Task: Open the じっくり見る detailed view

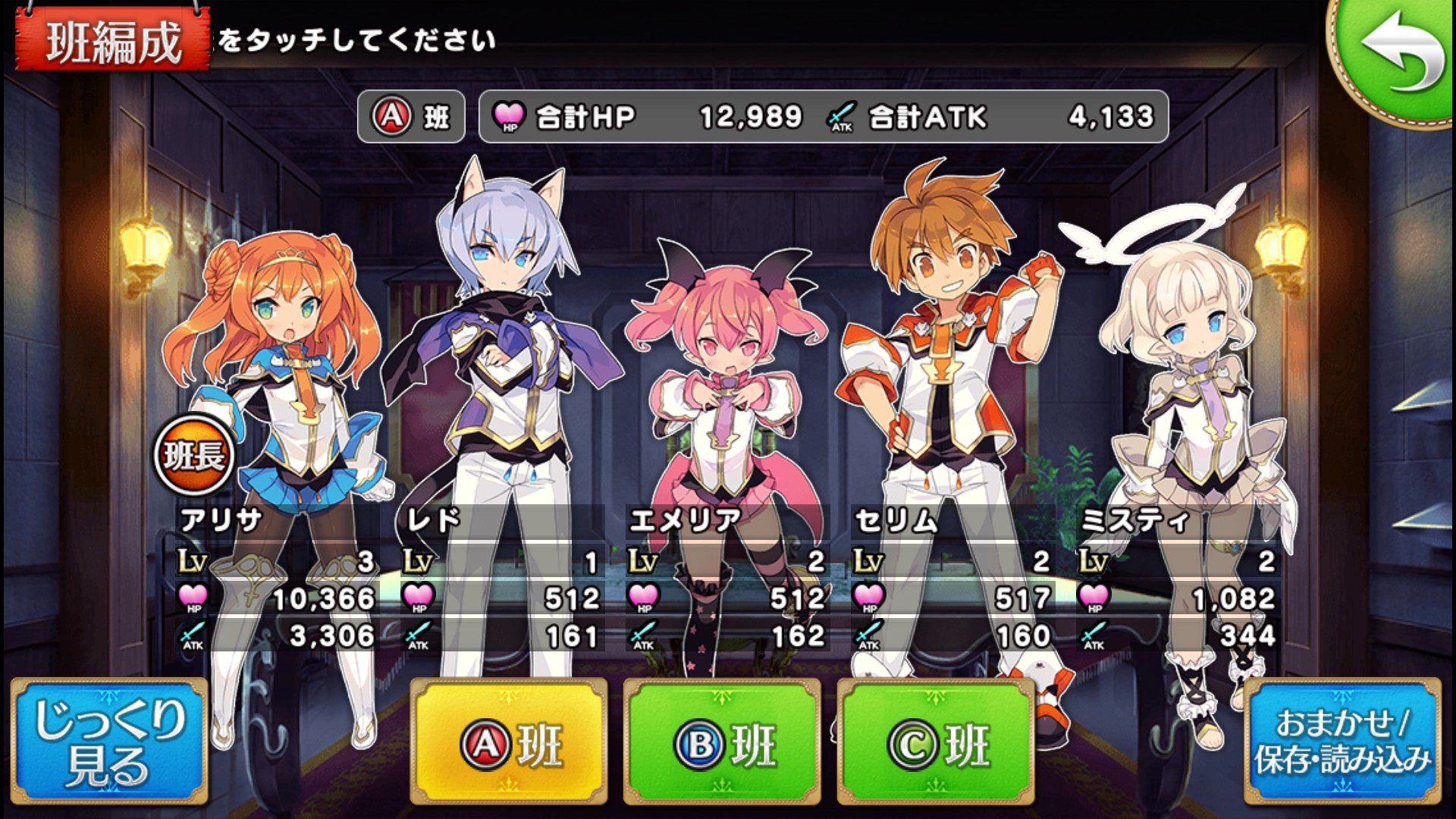Action: click(x=109, y=742)
